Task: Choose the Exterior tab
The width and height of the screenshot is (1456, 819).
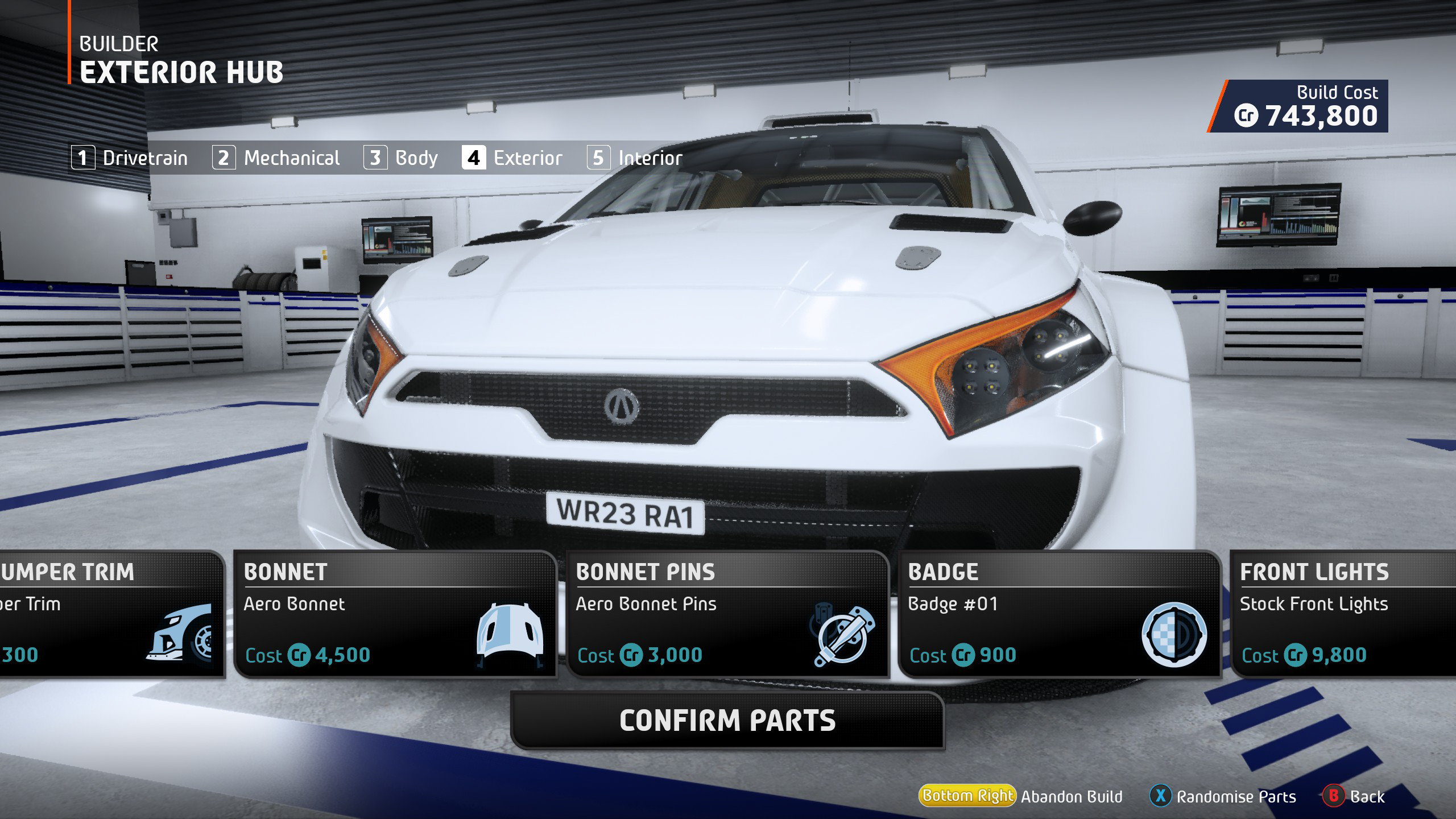Action: pos(512,158)
